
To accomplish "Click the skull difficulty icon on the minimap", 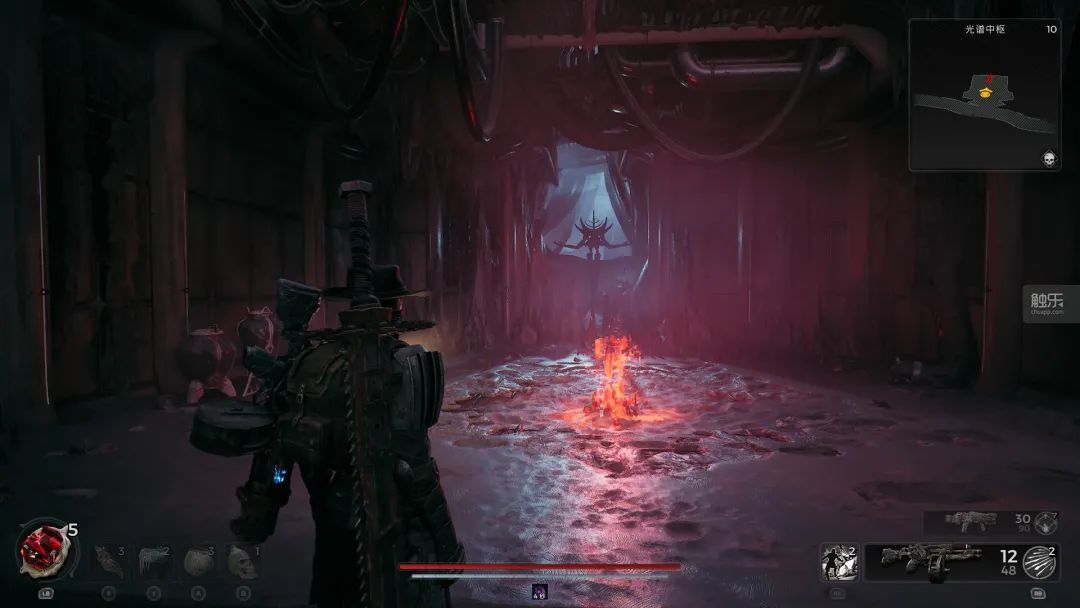I will [x=1049, y=159].
